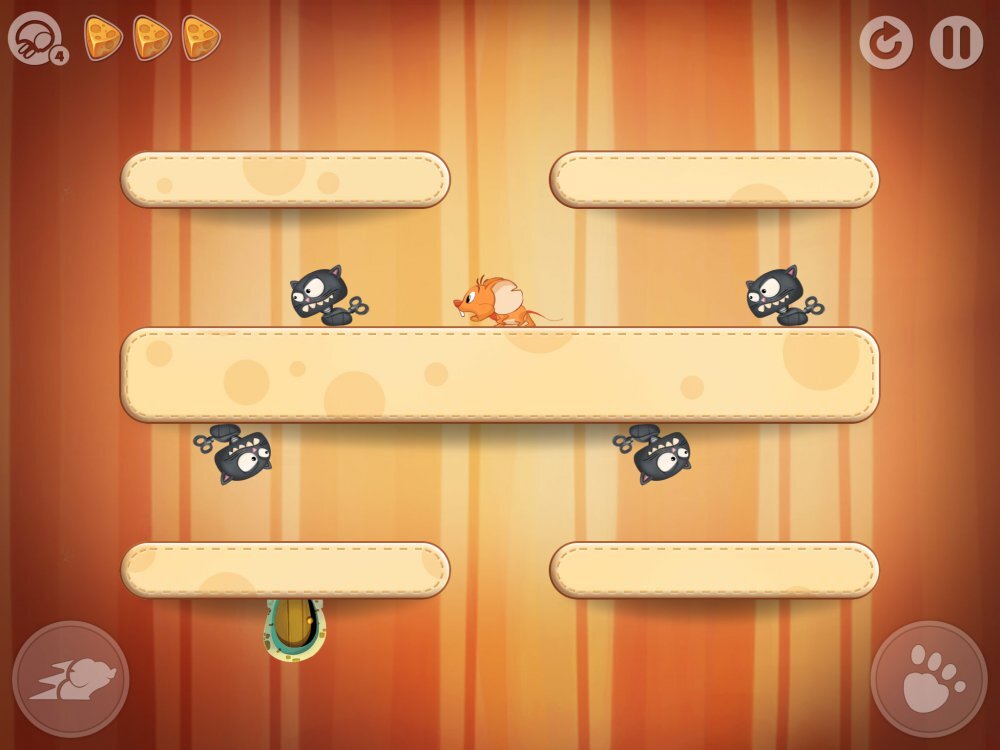The height and width of the screenshot is (750, 1000).
Task: Tap the dashing mouse speed button
Action: coord(71,680)
